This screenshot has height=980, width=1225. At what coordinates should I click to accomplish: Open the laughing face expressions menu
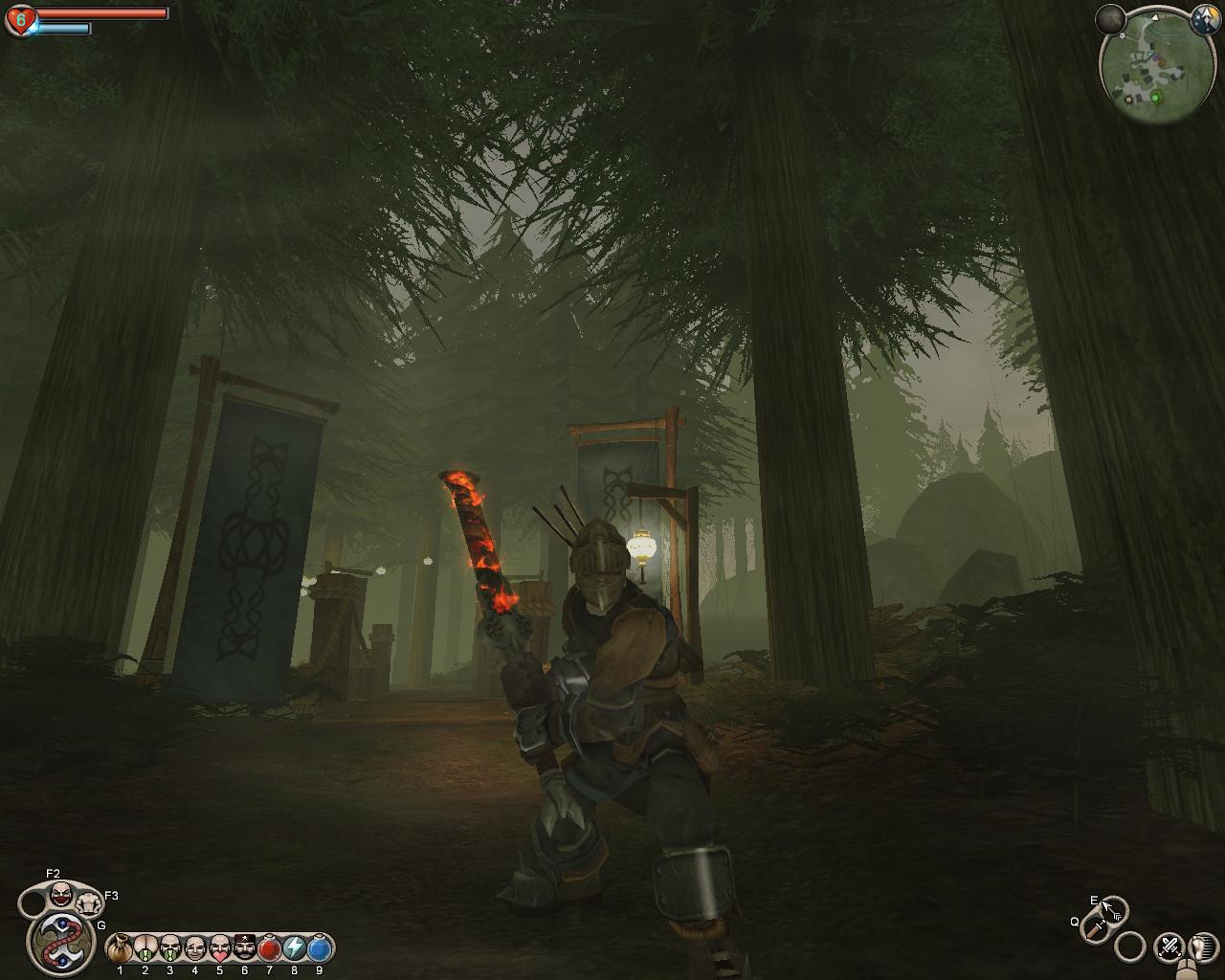pos(62,895)
